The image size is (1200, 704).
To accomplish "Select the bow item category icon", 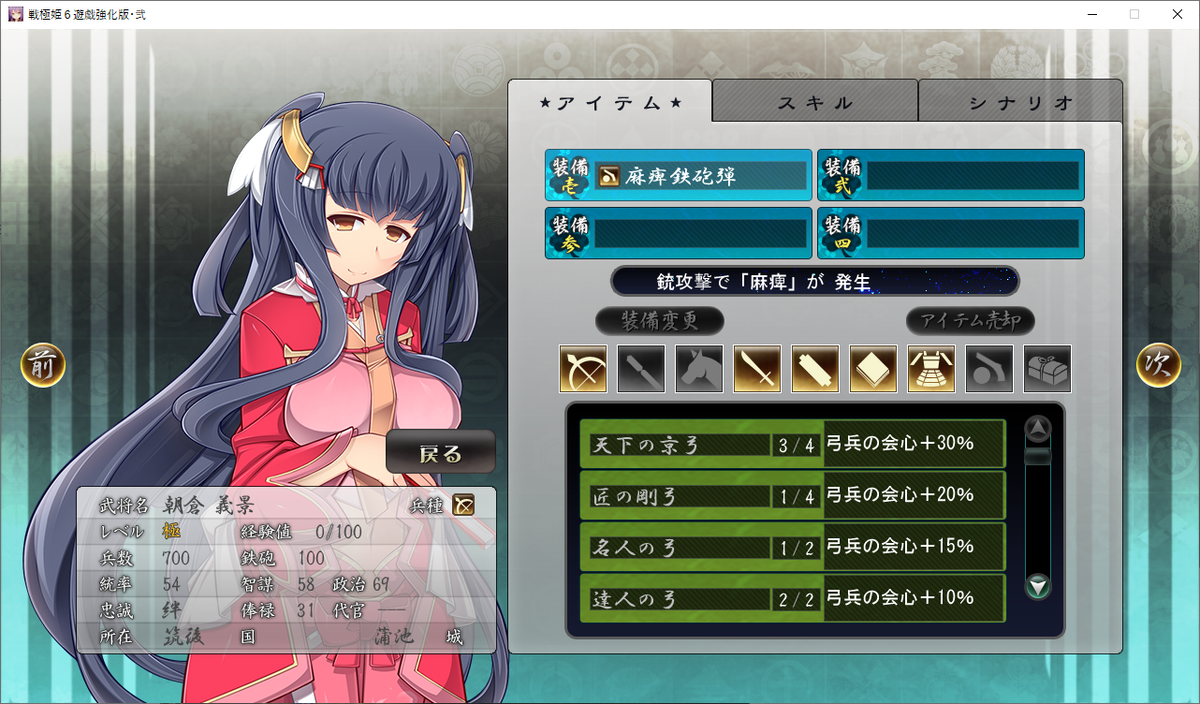I will 583,369.
